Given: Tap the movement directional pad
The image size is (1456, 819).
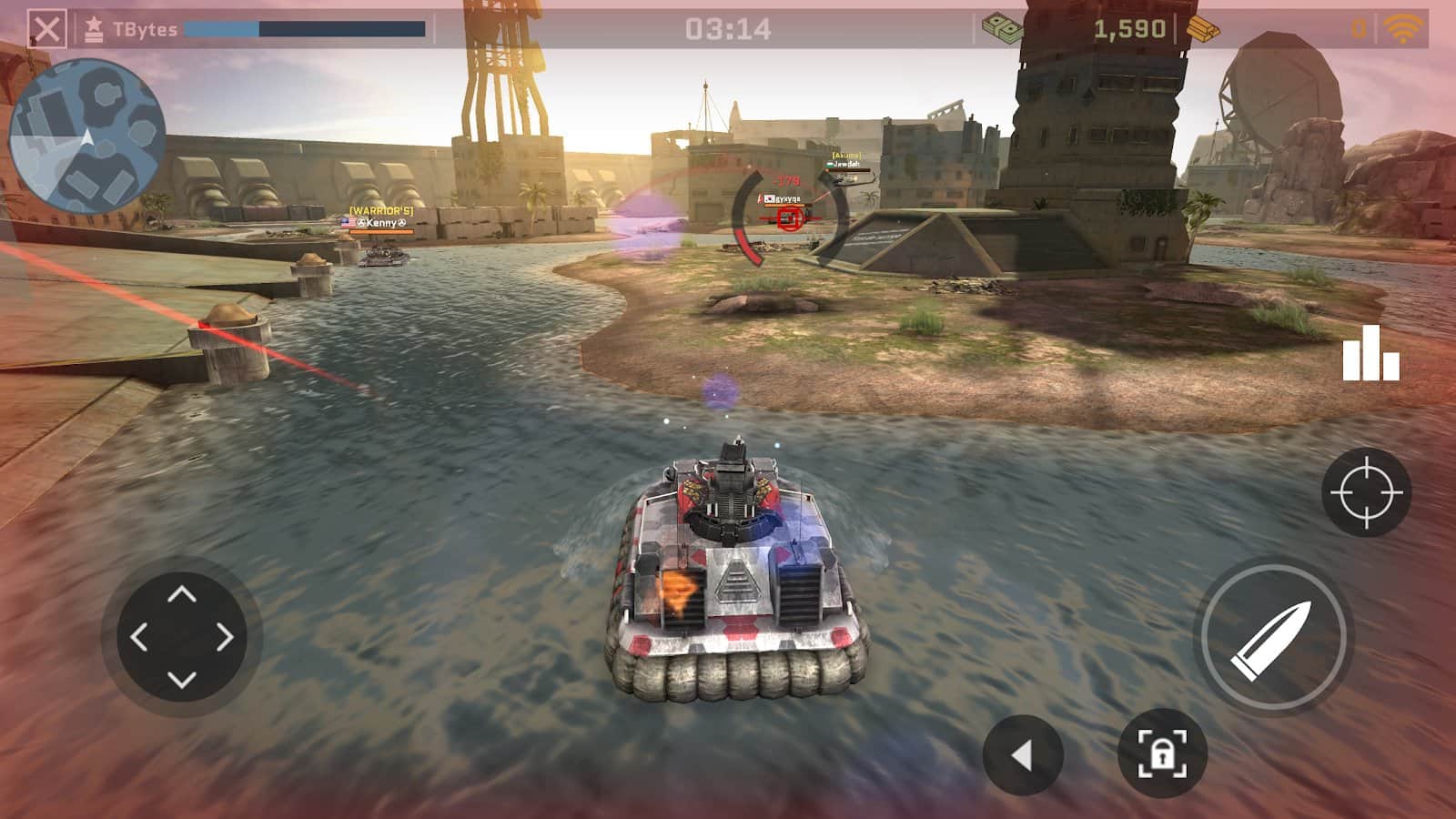Looking at the screenshot, I should pos(182,637).
